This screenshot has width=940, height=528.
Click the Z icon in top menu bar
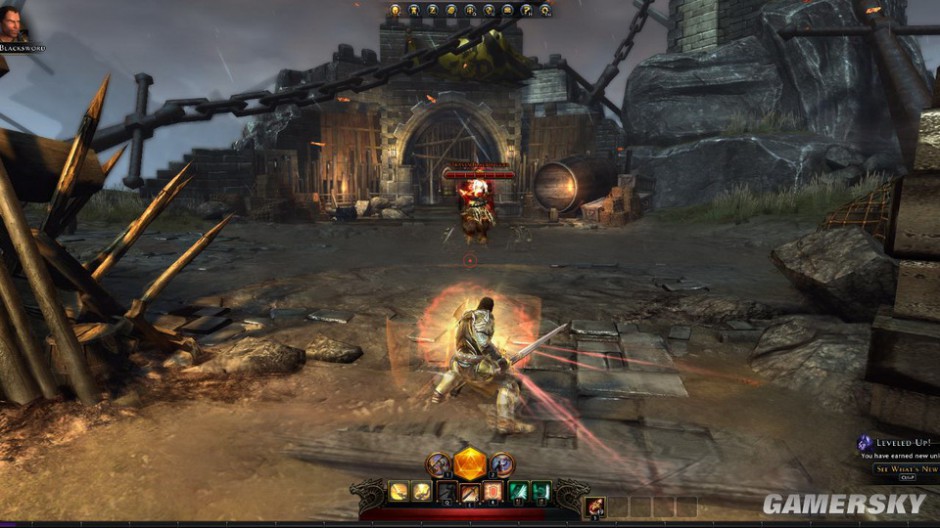tap(433, 10)
